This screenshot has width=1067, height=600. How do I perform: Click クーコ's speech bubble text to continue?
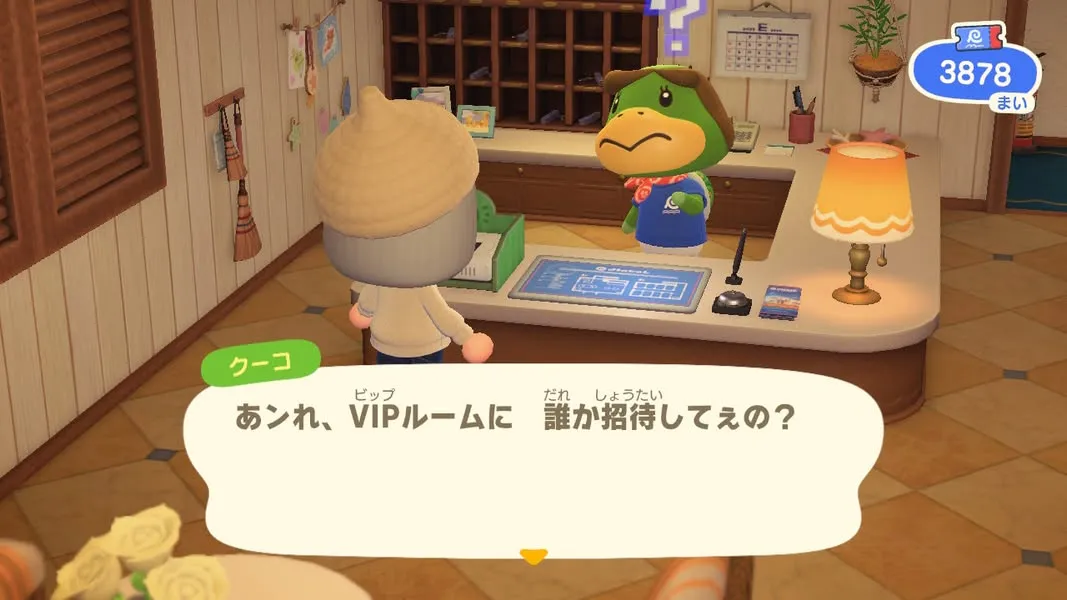click(x=515, y=417)
